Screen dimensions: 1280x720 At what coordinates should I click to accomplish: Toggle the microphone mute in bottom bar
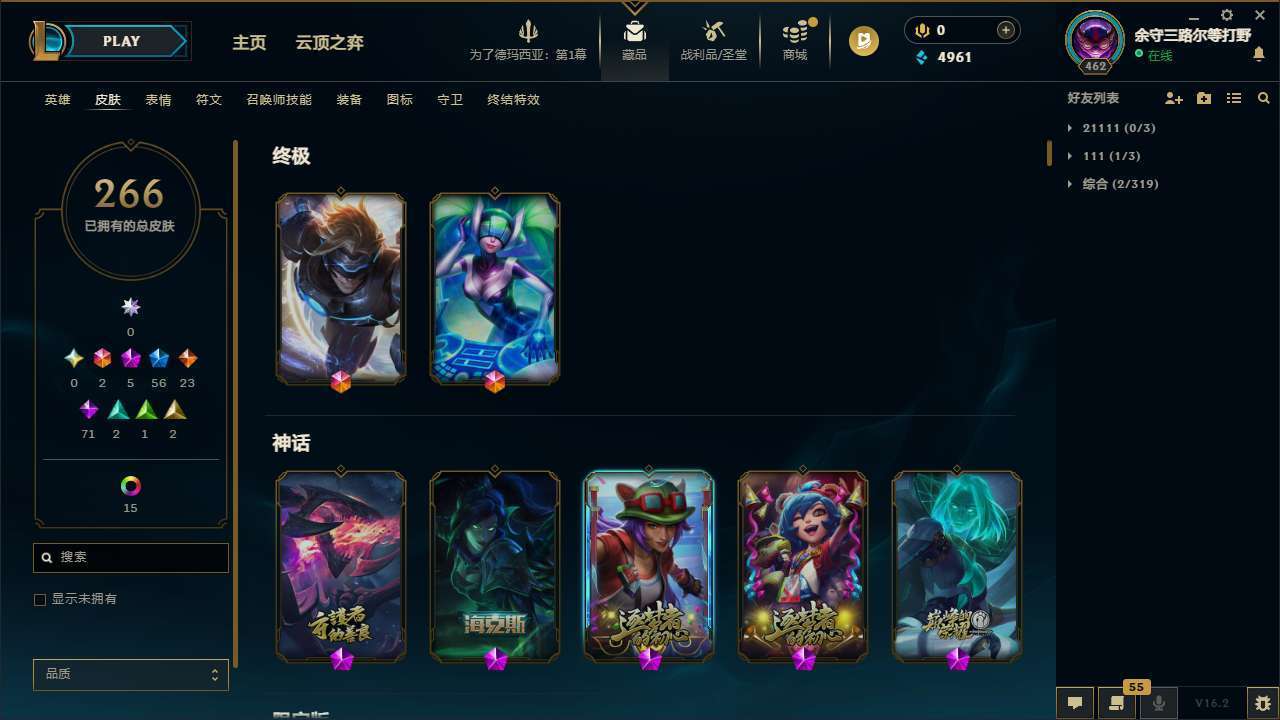pos(1159,702)
